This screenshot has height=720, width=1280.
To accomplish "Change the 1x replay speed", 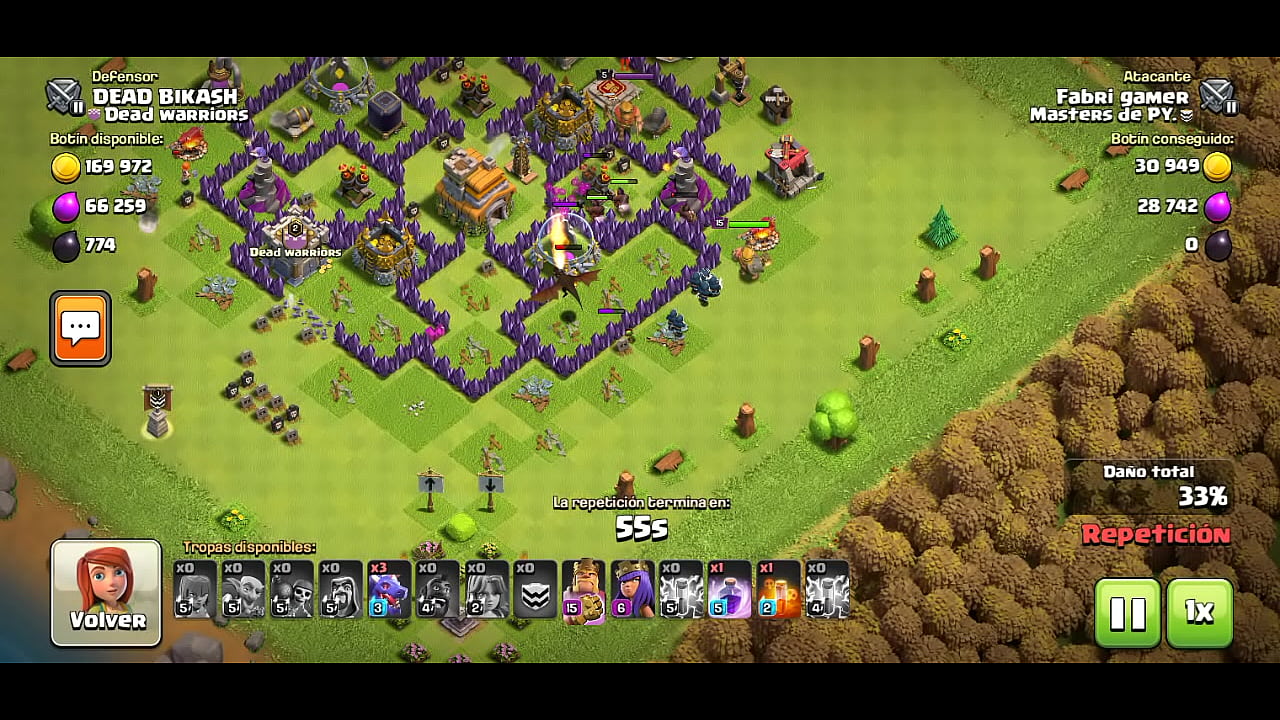I will coord(1199,612).
